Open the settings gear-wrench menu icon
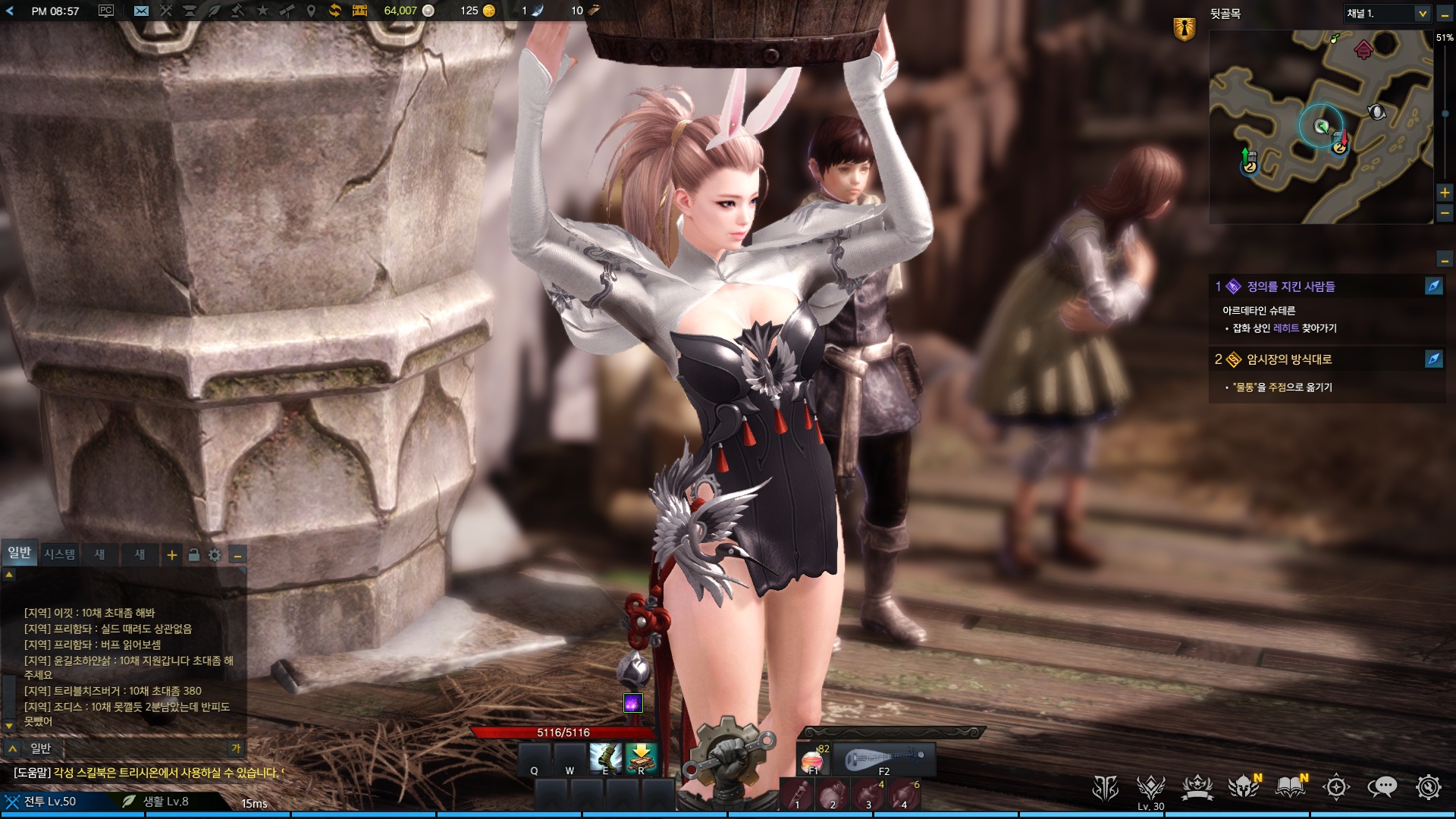This screenshot has height=819, width=1456. [1428, 787]
